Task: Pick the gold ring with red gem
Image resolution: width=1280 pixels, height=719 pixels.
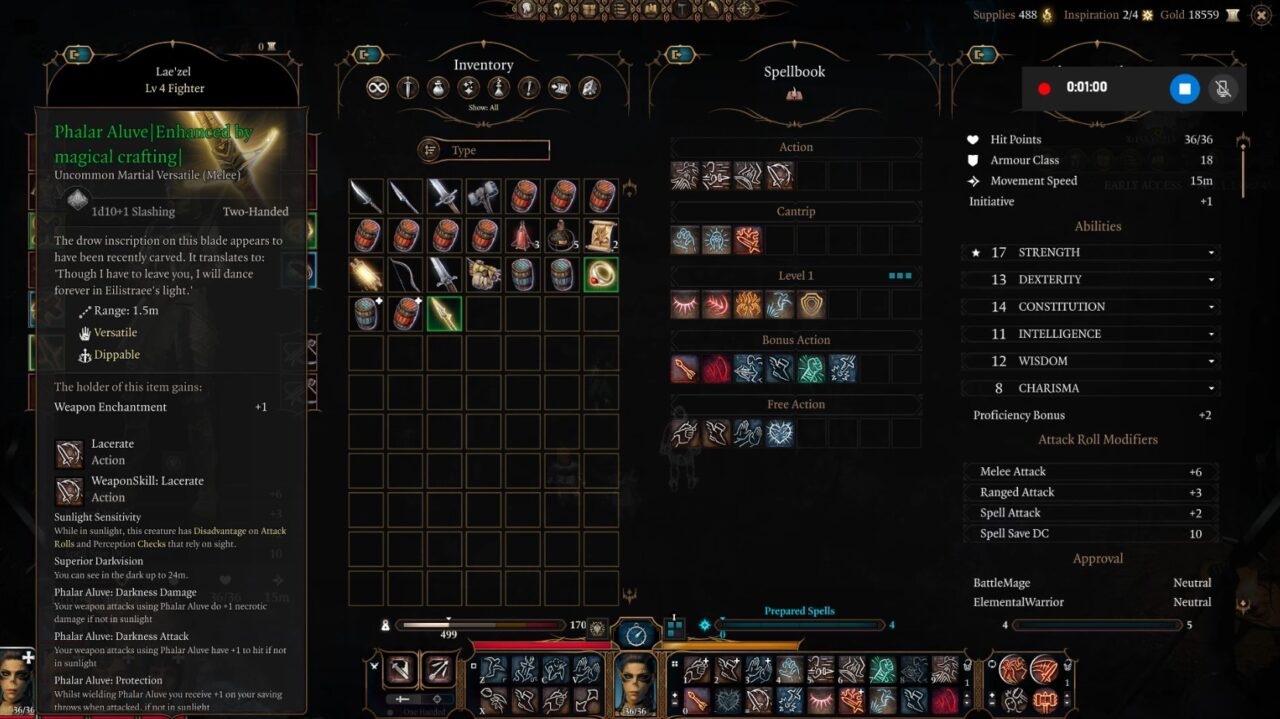Action: click(601, 274)
